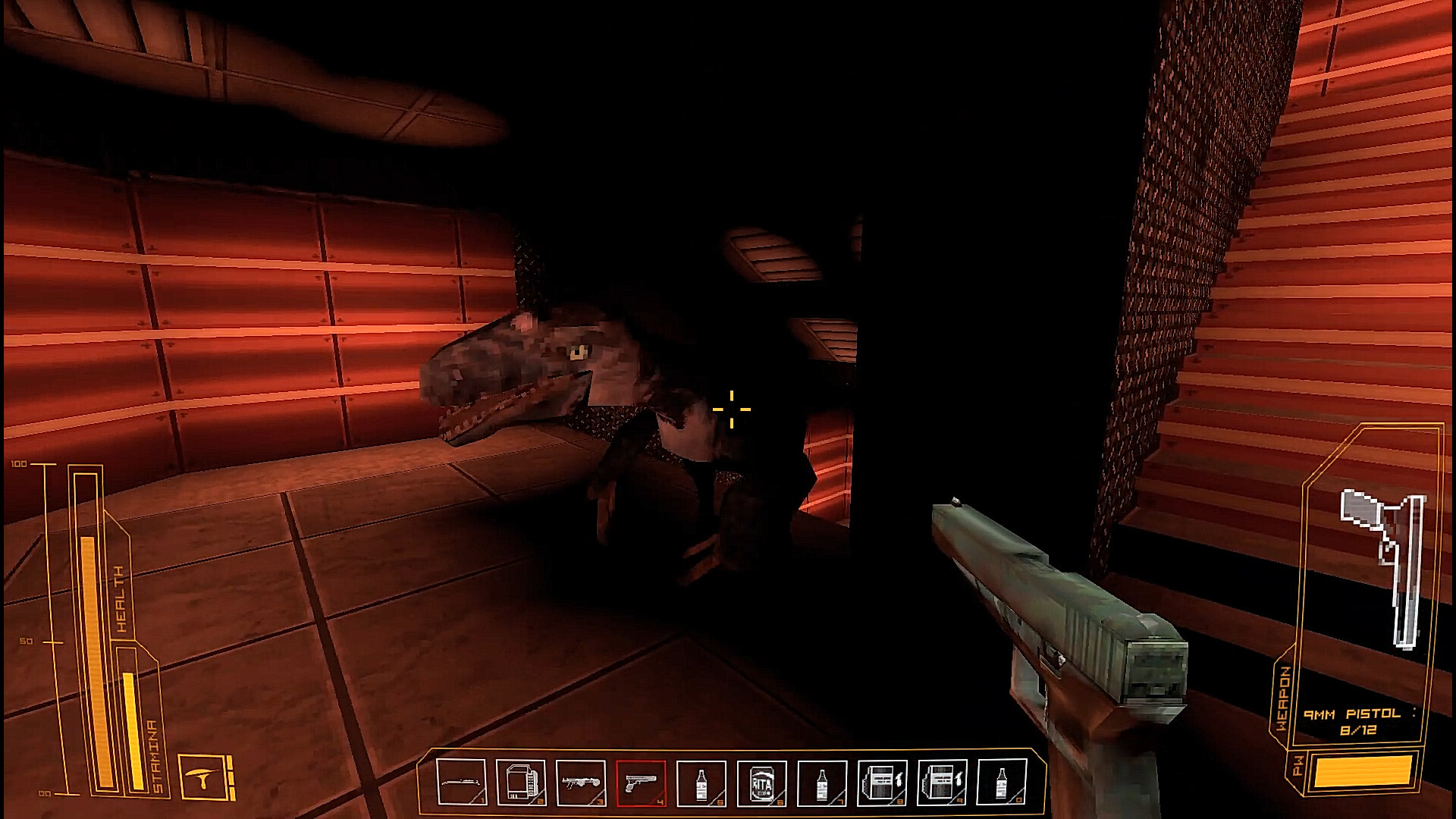Select the pistol ammo box in slot 9
Screen dimensions: 1456x819
[942, 783]
